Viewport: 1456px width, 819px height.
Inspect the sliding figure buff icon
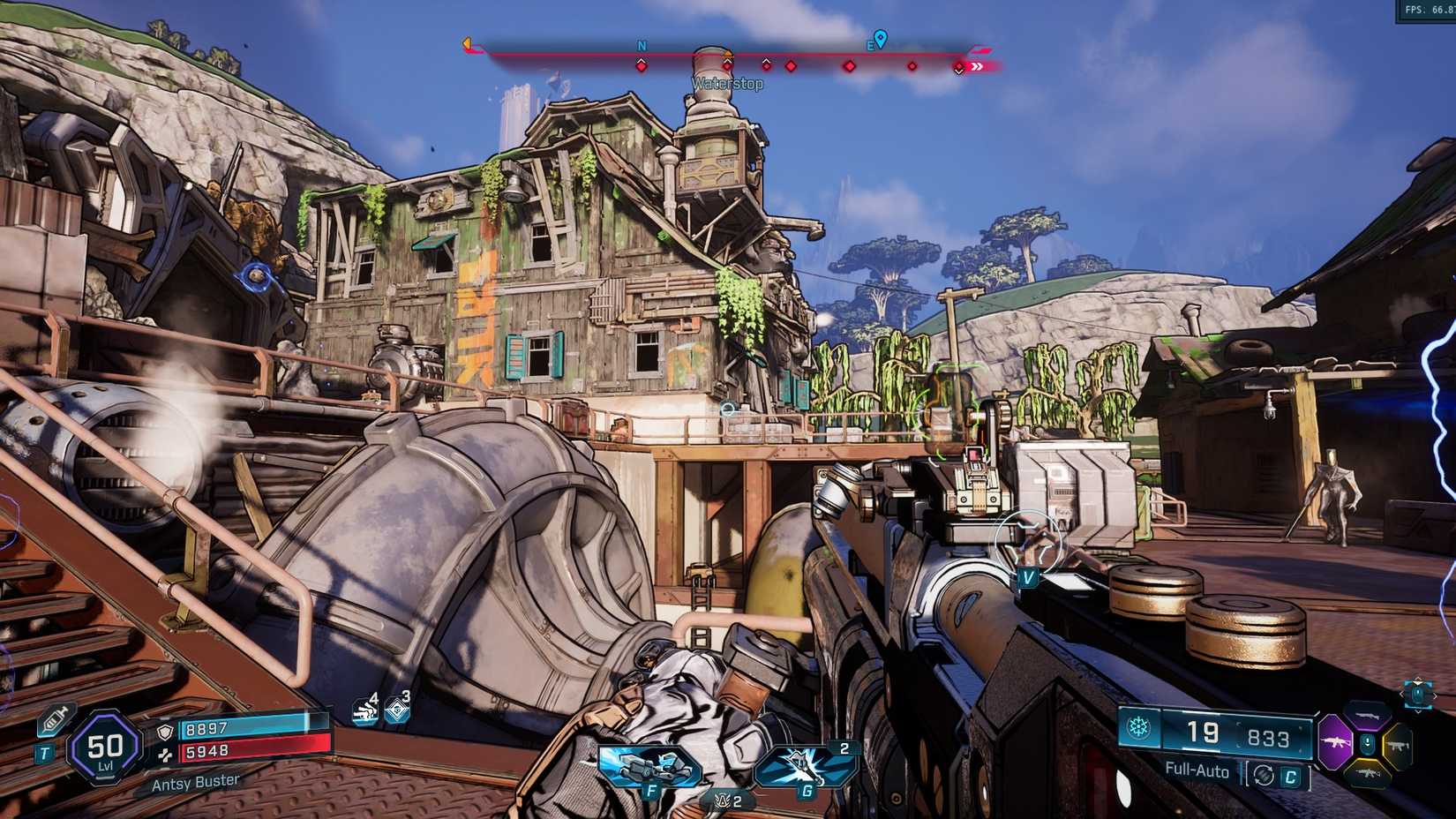364,710
